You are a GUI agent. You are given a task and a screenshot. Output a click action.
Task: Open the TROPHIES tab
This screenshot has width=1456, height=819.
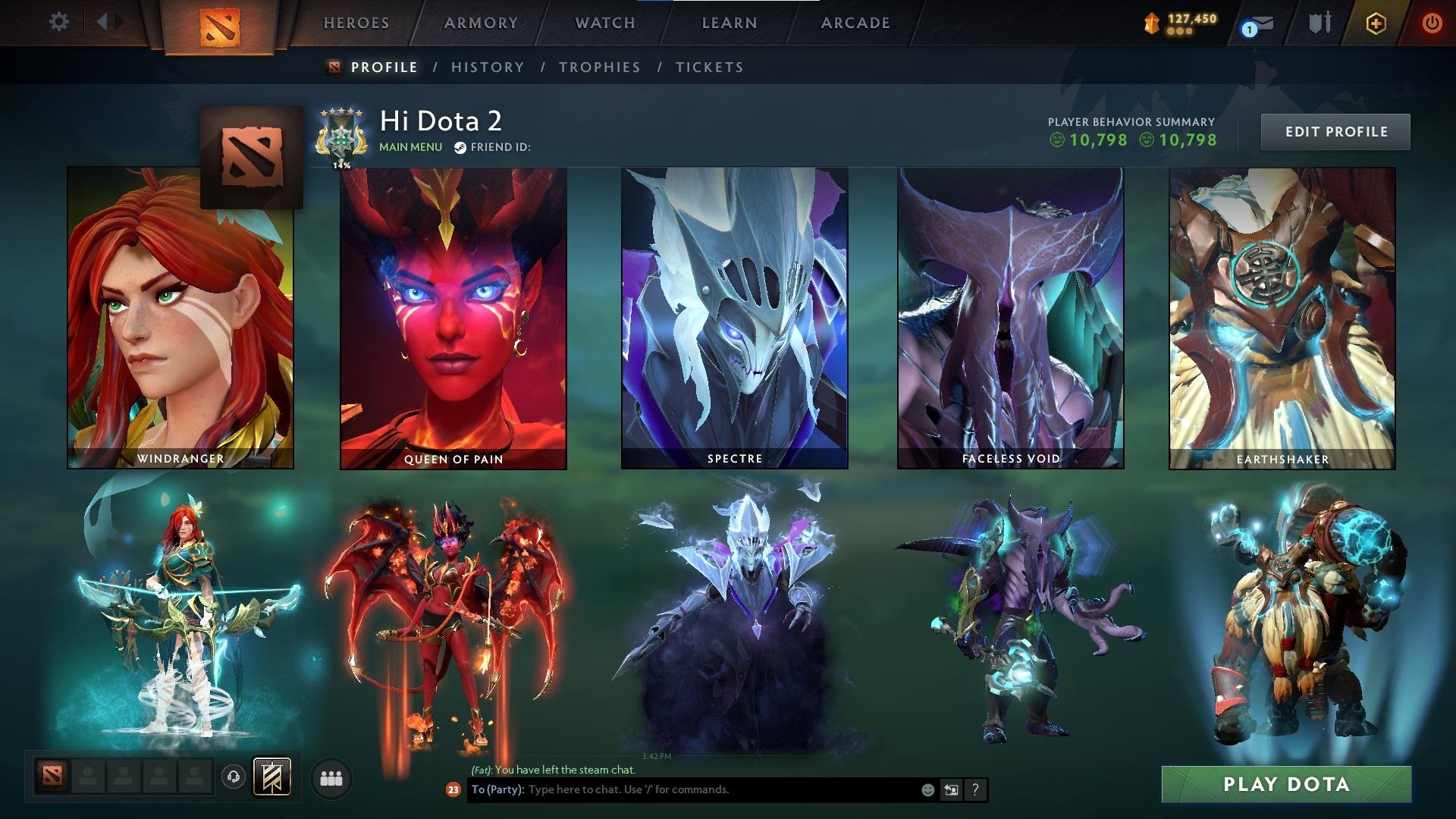click(x=600, y=67)
